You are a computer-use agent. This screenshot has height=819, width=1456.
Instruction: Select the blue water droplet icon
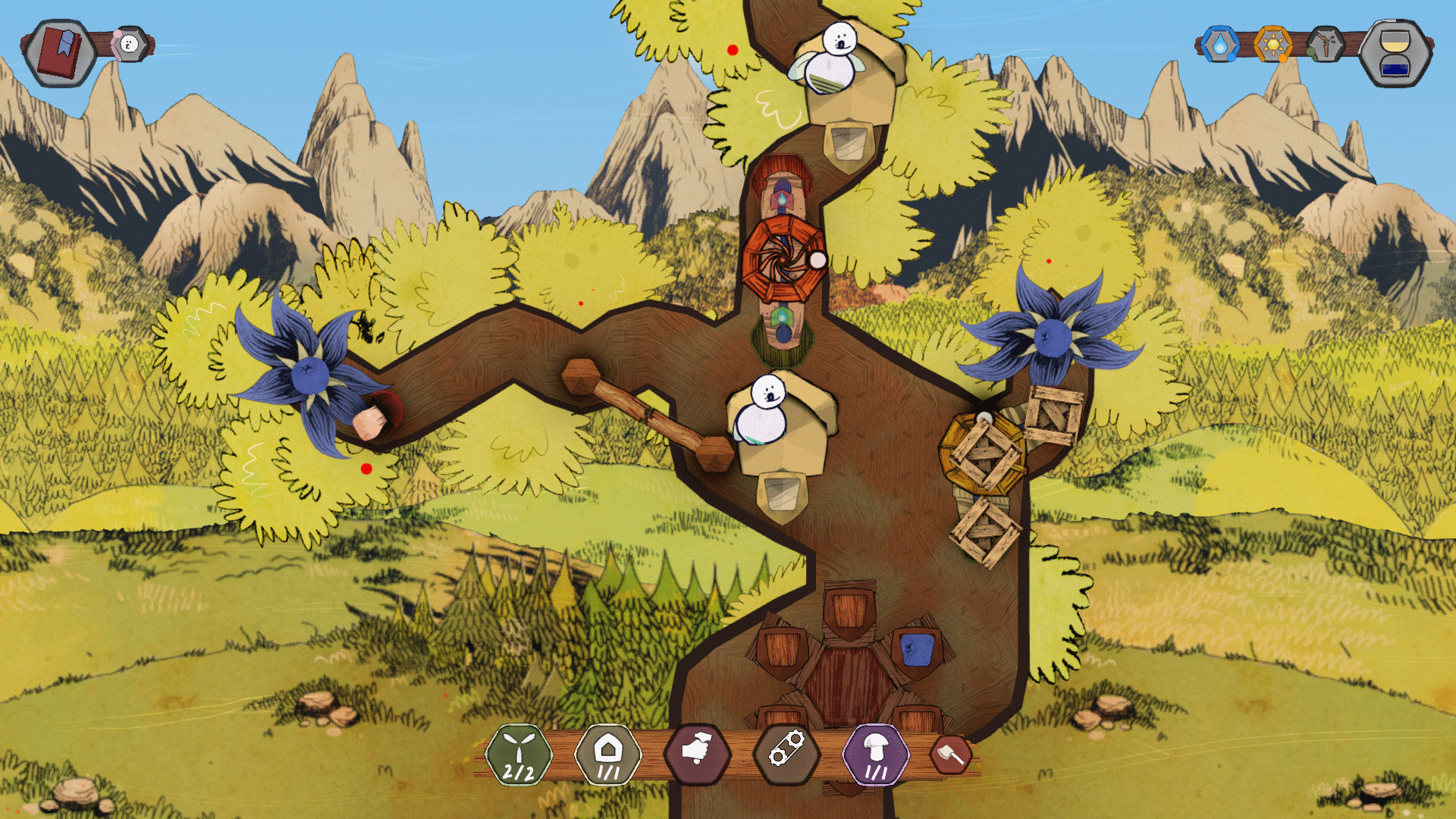coord(1219,45)
